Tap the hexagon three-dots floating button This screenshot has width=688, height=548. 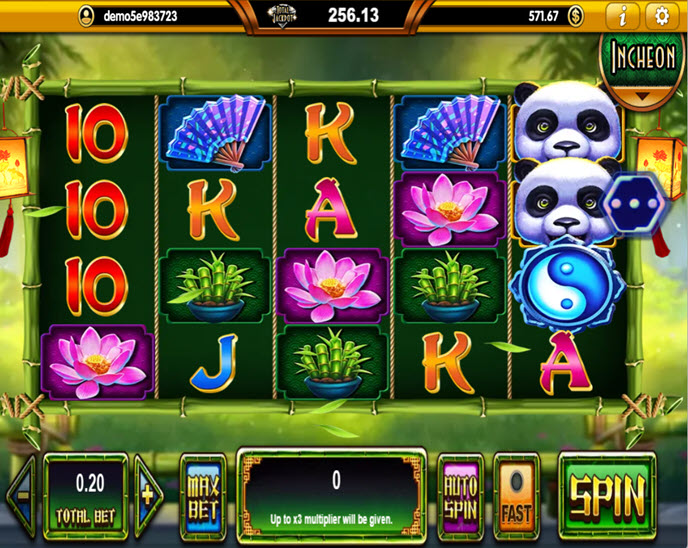630,201
